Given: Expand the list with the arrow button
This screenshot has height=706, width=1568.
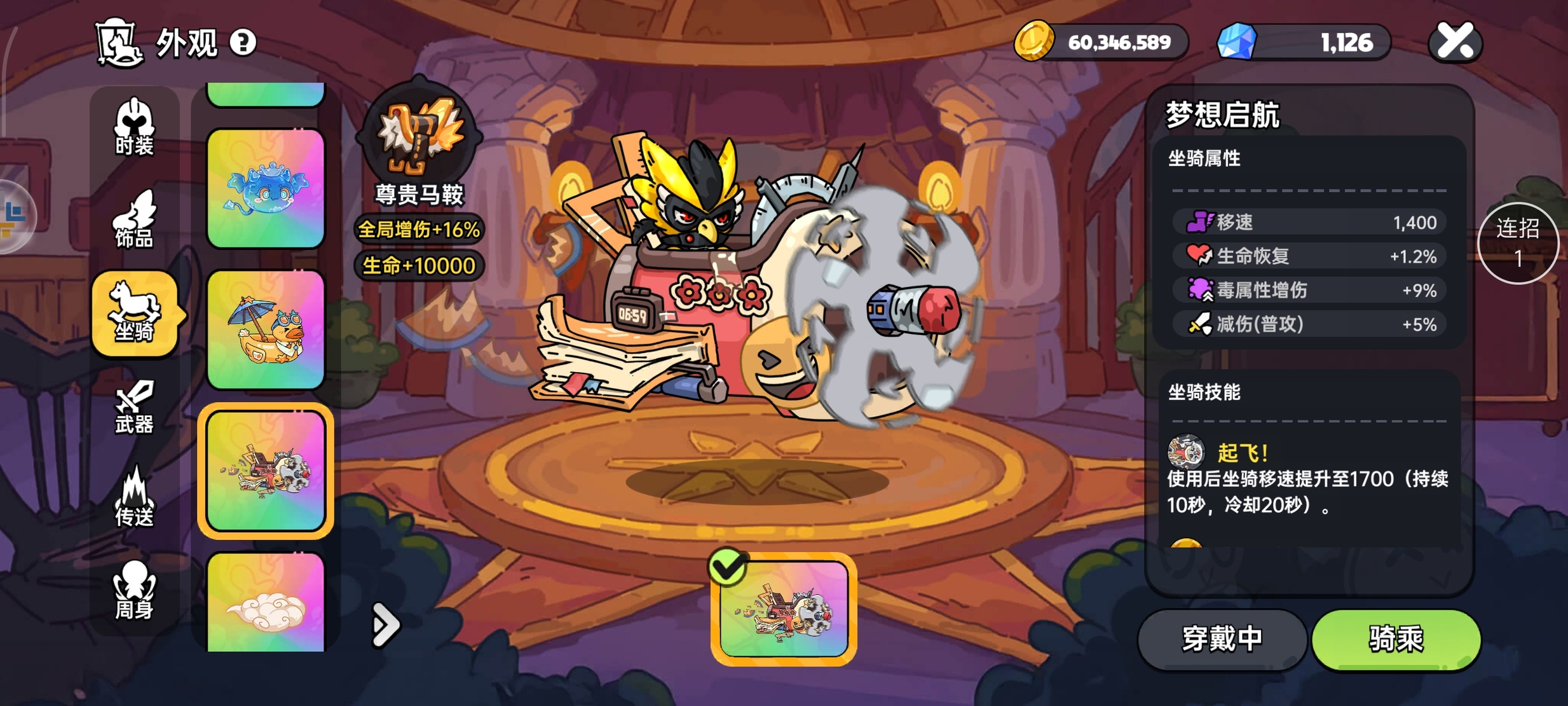Looking at the screenshot, I should (385, 625).
